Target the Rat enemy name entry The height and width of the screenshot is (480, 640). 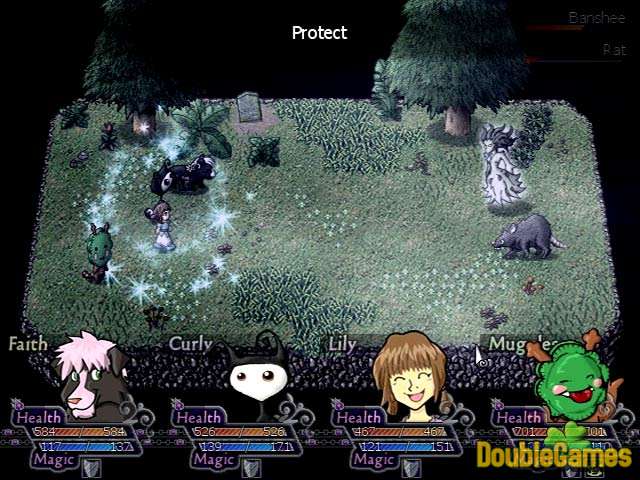(613, 49)
